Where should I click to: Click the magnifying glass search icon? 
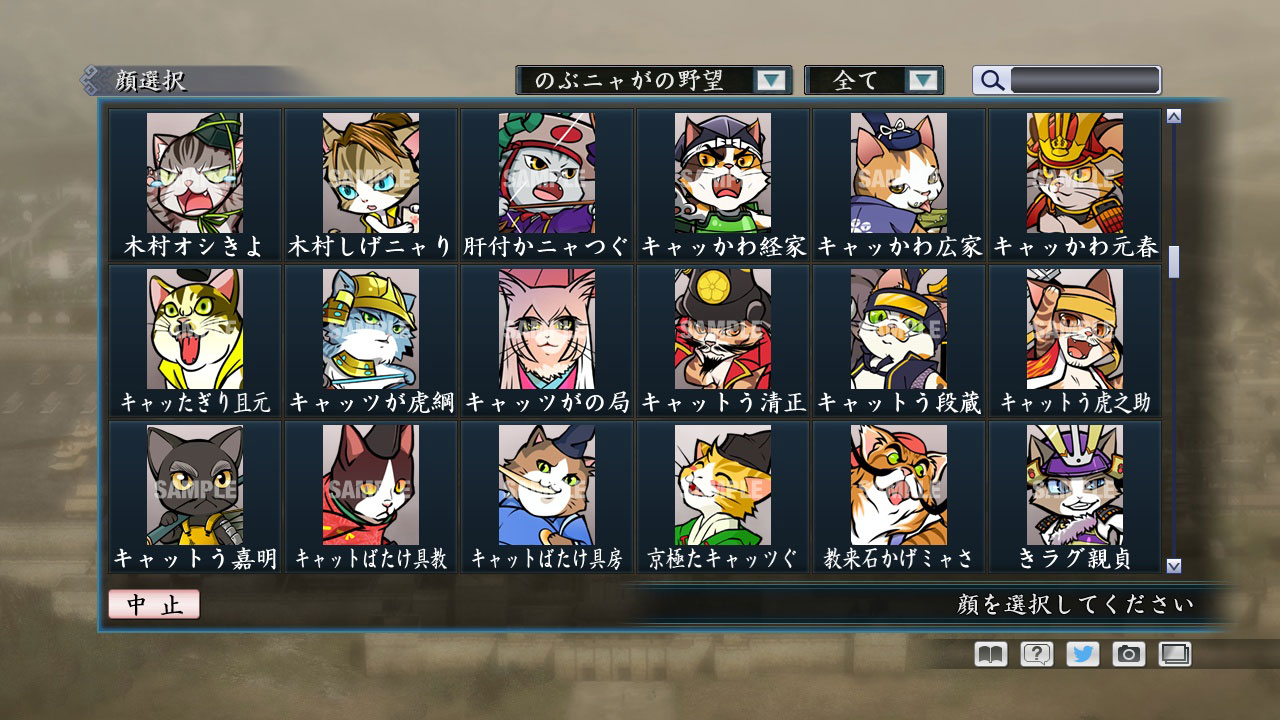click(990, 80)
